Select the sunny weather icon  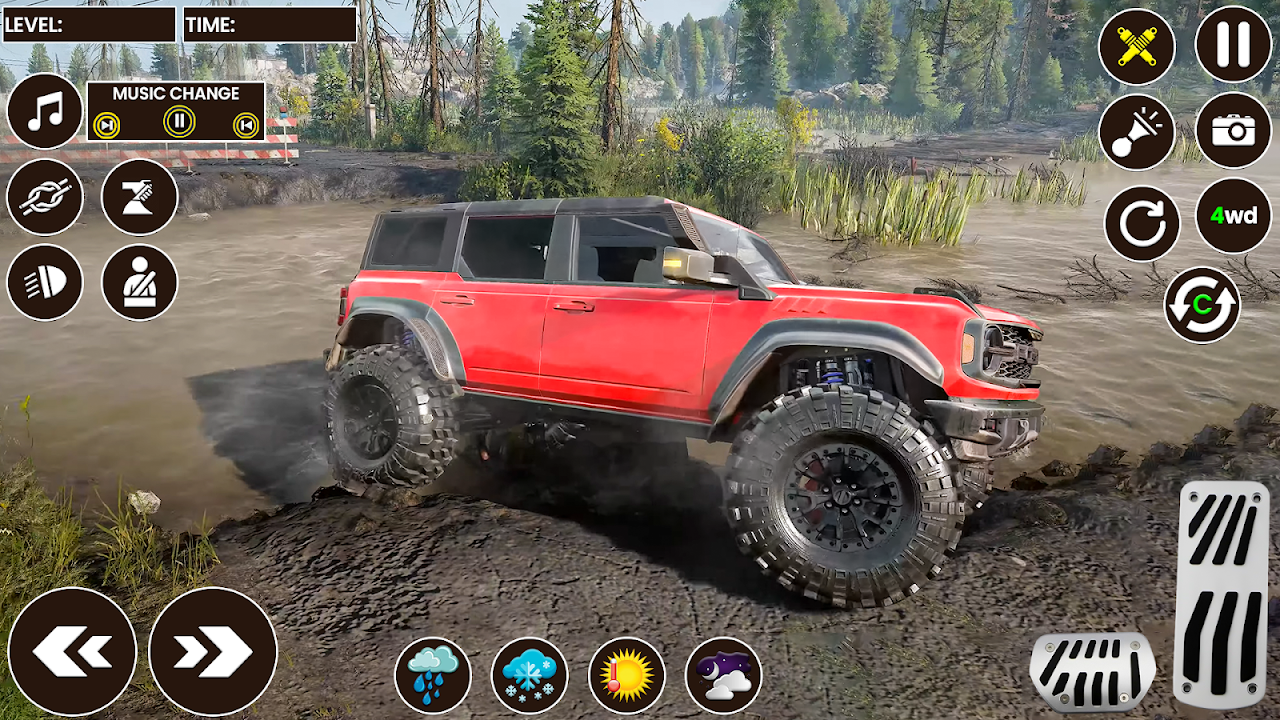coord(627,675)
